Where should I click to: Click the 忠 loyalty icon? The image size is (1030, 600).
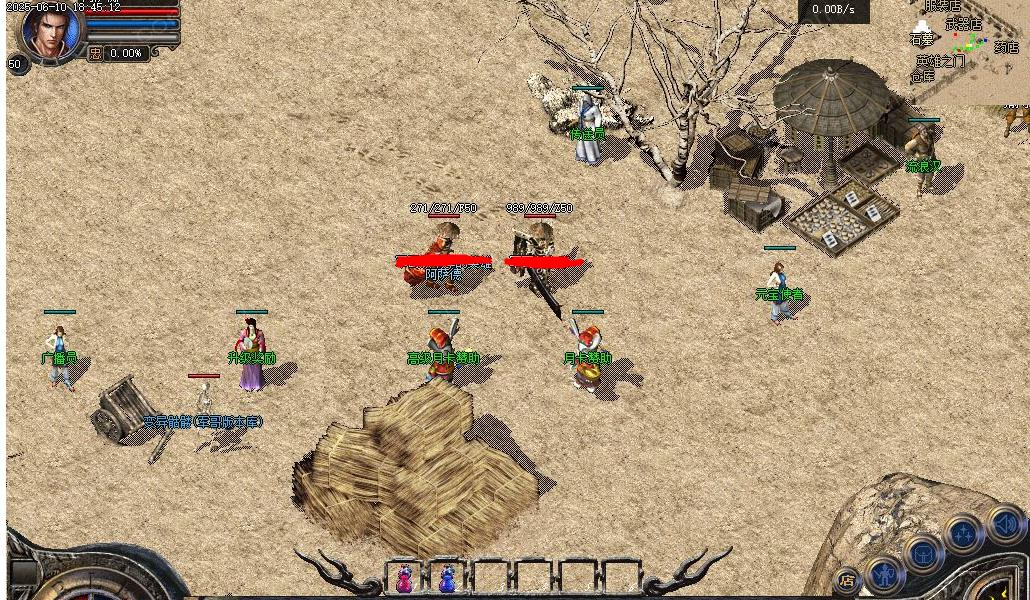[x=95, y=53]
